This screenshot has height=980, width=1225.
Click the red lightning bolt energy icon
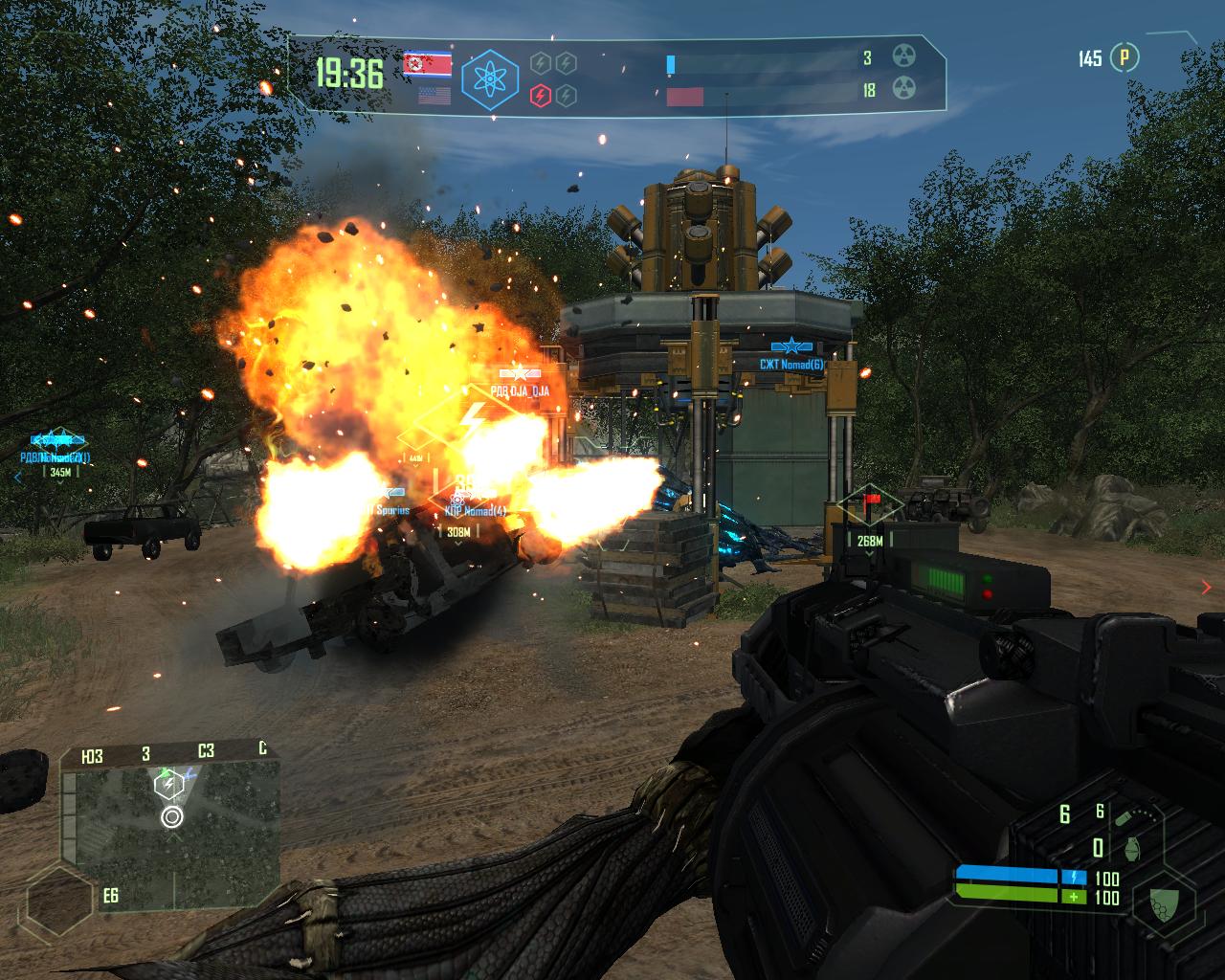click(540, 95)
